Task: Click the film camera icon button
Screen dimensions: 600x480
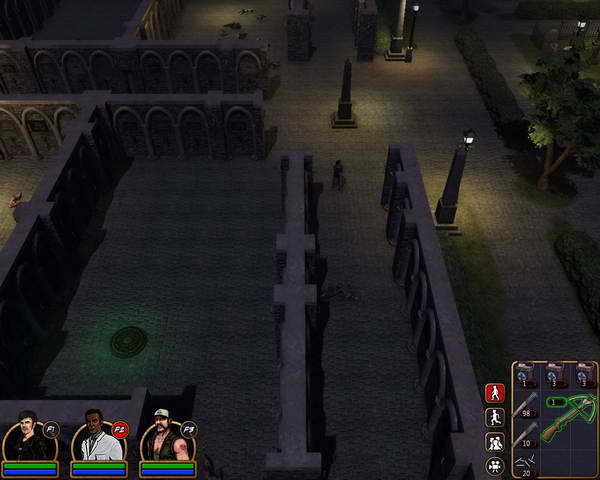Action: [494, 466]
